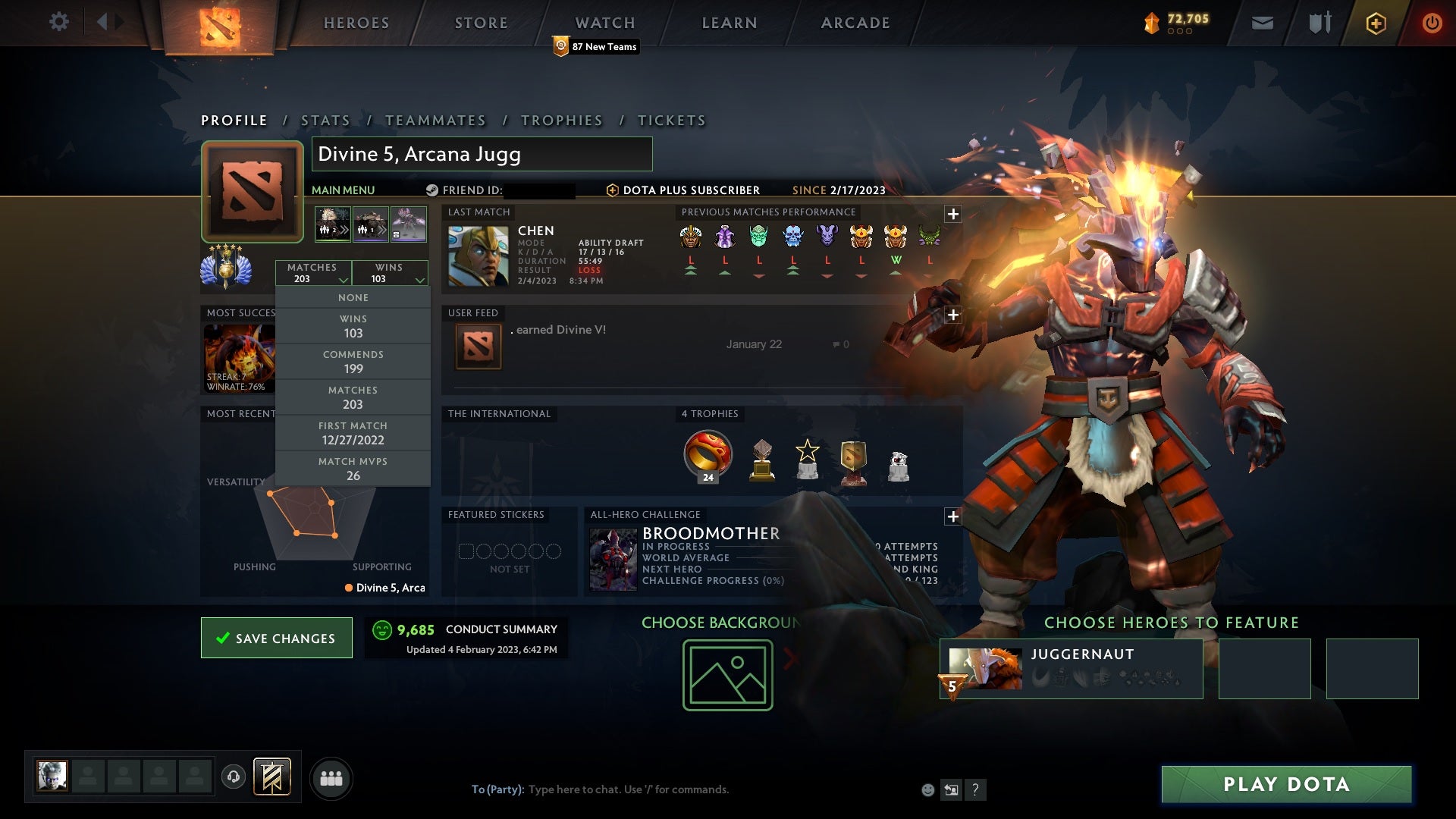Open the Armory shield-and-sword icon

tap(1319, 23)
